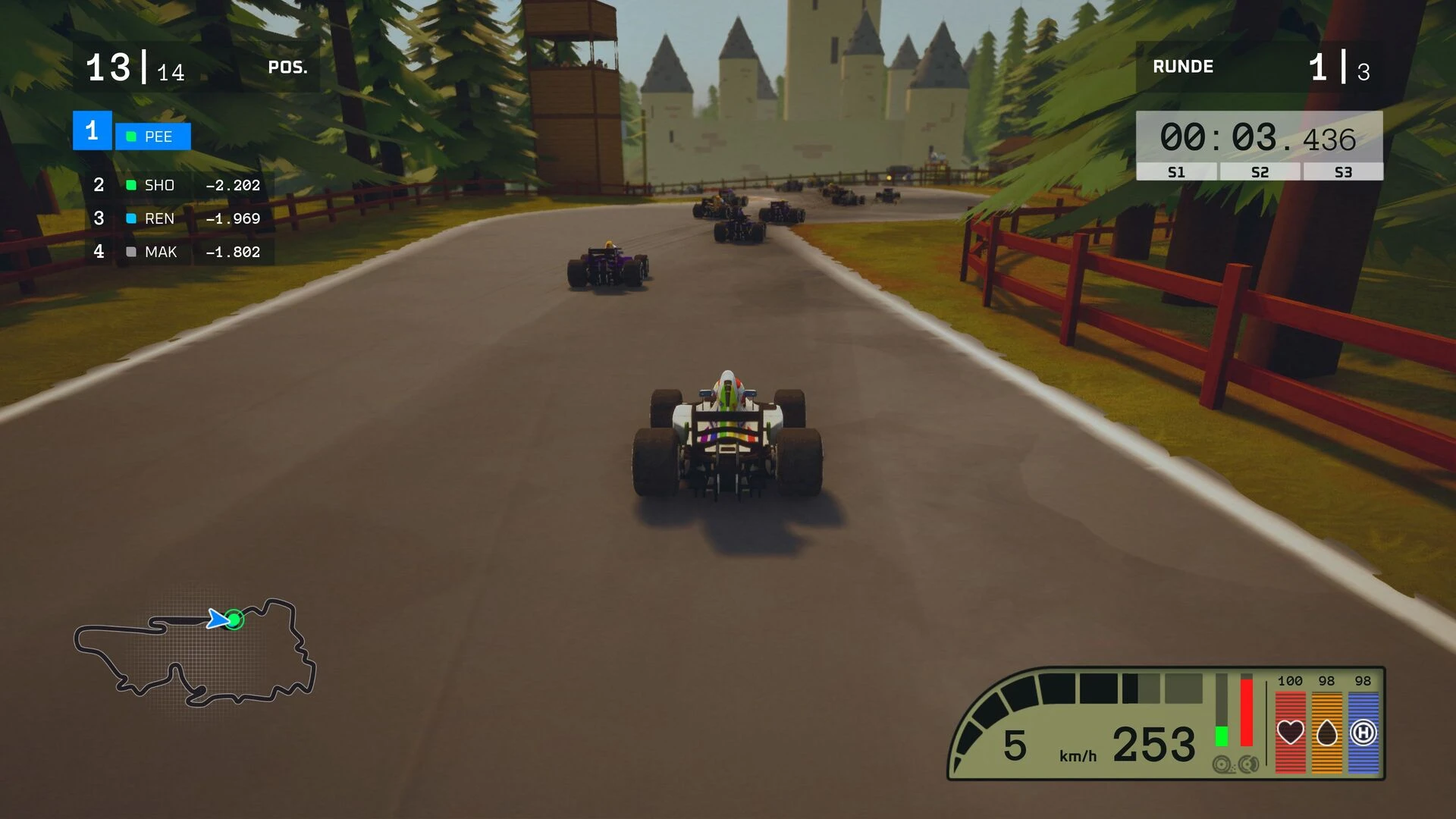
Task: Select leader PEE in the standings
Action: tap(152, 136)
